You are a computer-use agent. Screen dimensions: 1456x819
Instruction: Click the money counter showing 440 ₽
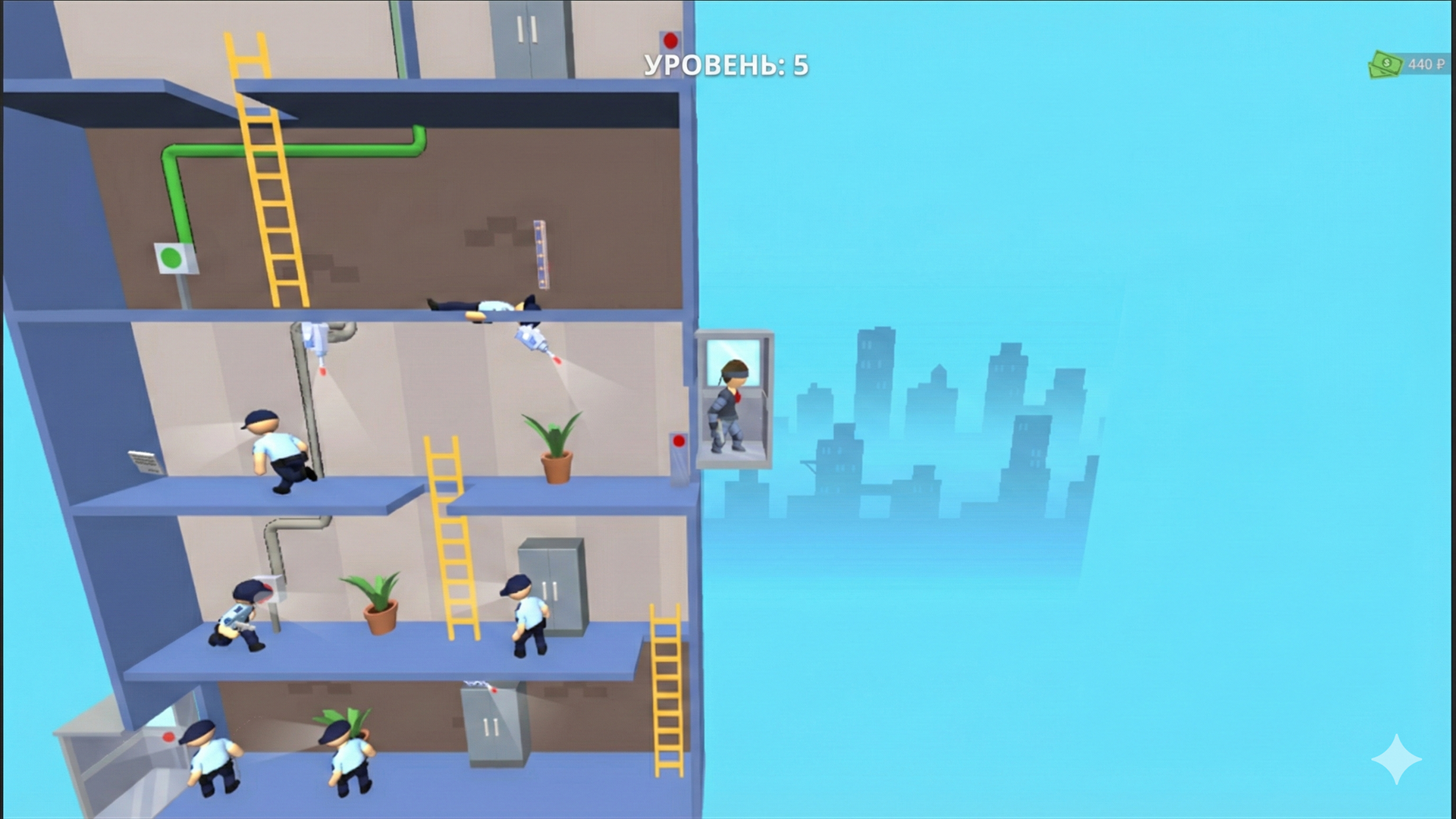(1424, 64)
